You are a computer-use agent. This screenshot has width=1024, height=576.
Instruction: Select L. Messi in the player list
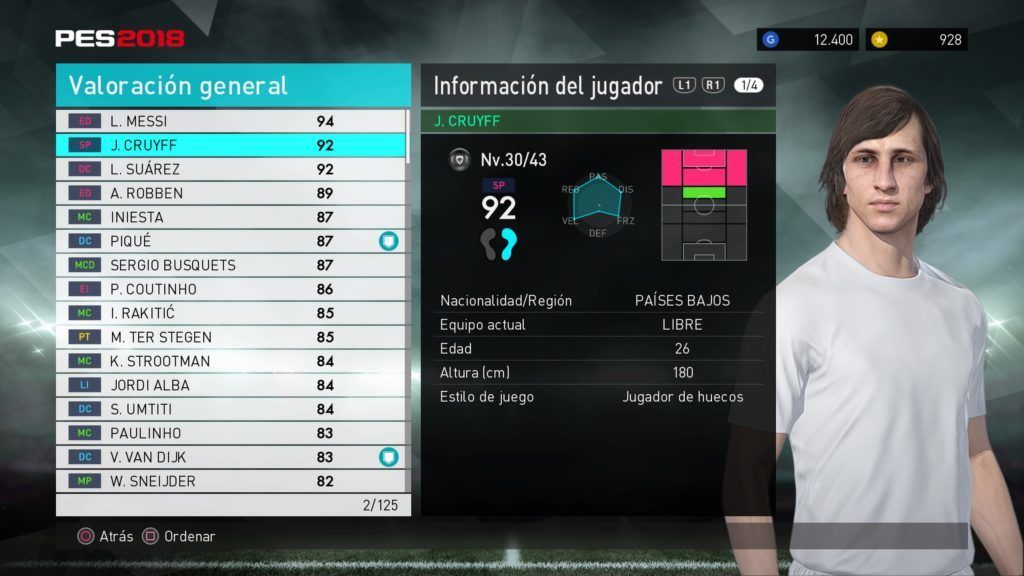(232, 121)
